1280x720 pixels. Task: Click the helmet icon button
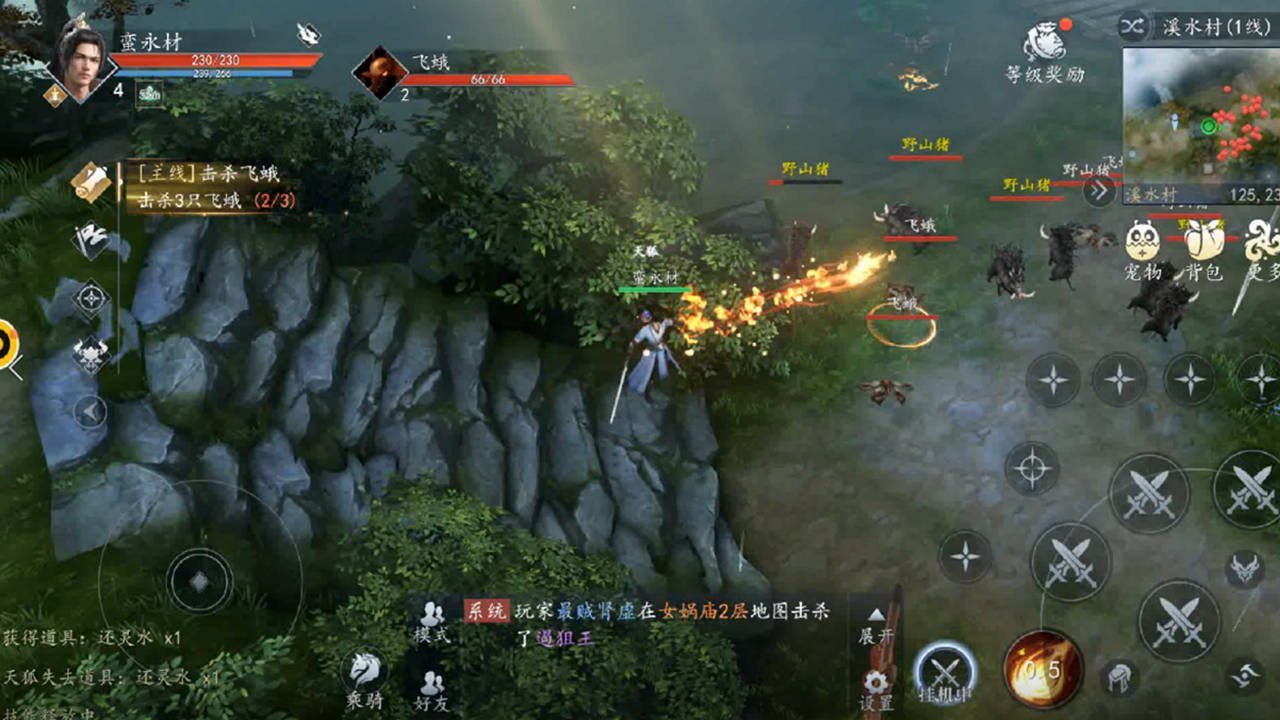point(1120,678)
